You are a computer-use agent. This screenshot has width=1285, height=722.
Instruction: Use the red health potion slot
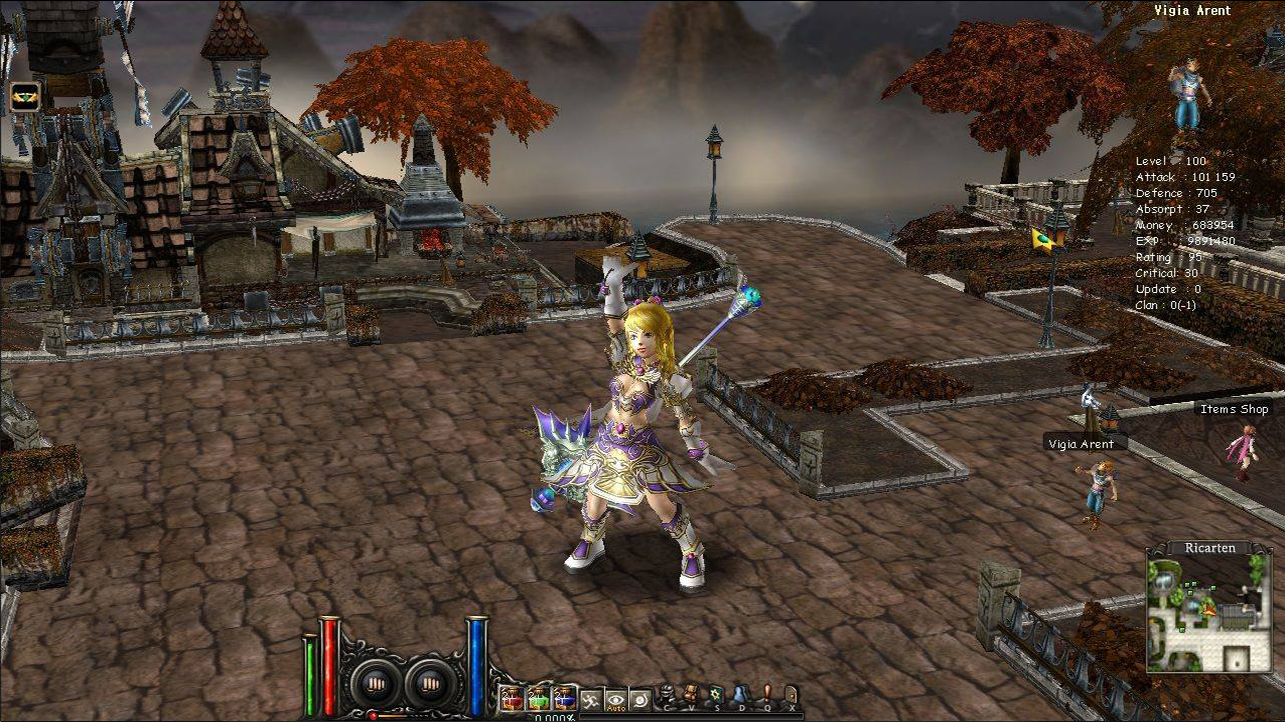(511, 698)
